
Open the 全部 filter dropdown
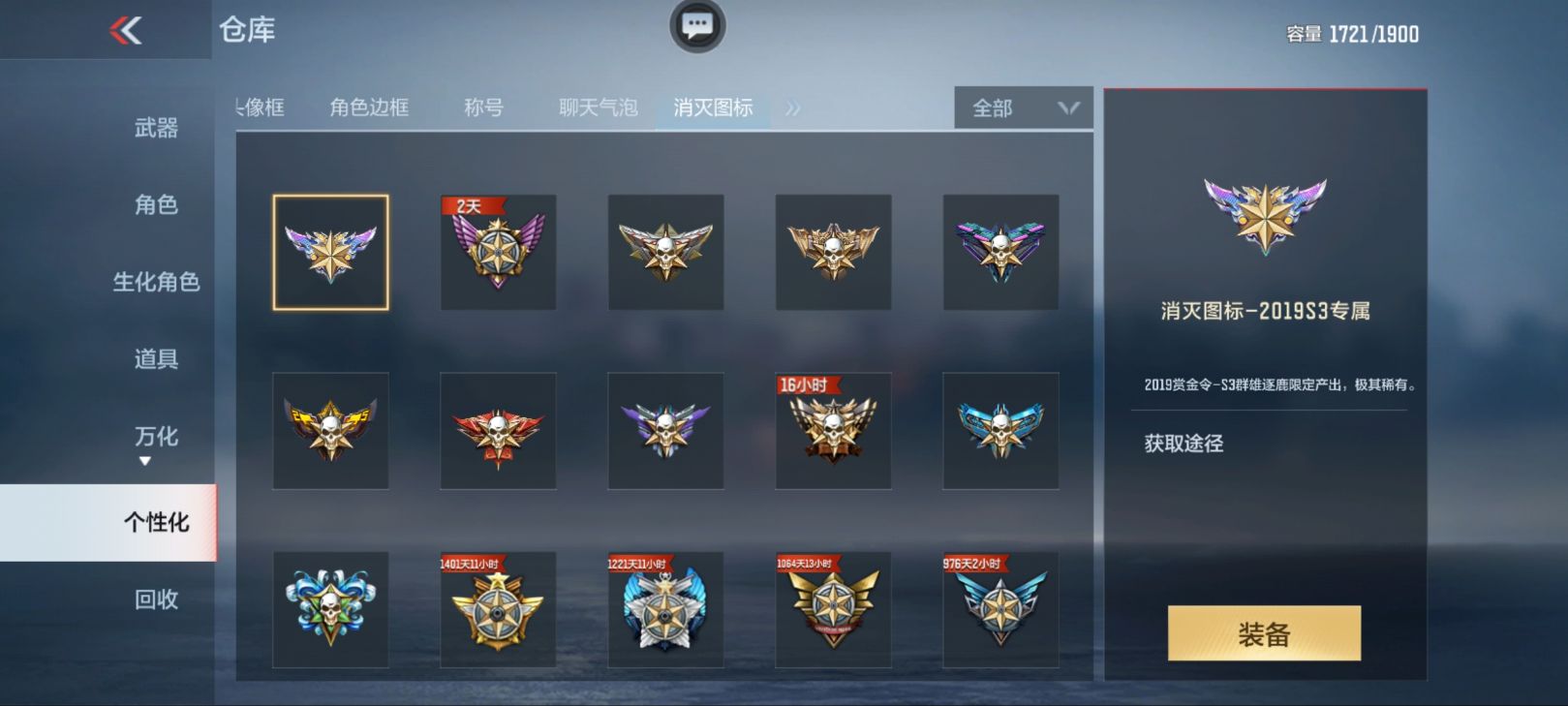tap(1021, 108)
